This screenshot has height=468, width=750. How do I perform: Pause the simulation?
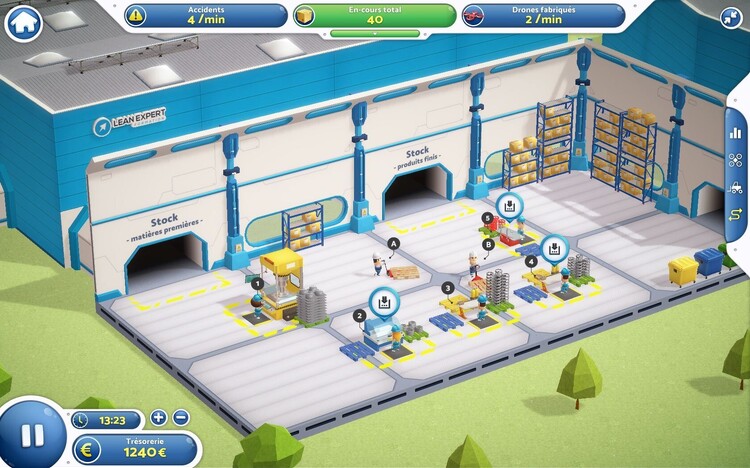(x=33, y=434)
